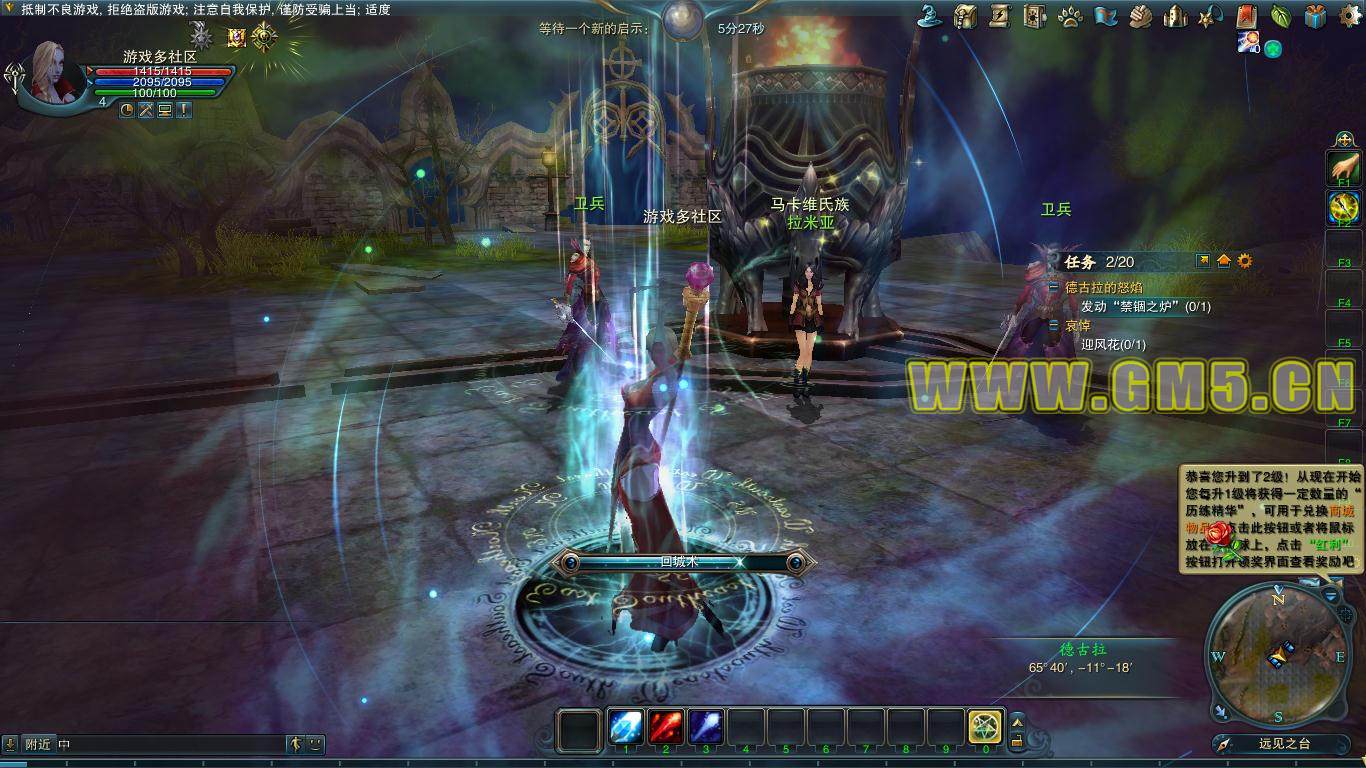1366x768 pixels.
Task: Click the hotbar lock button
Action: pos(1017,741)
